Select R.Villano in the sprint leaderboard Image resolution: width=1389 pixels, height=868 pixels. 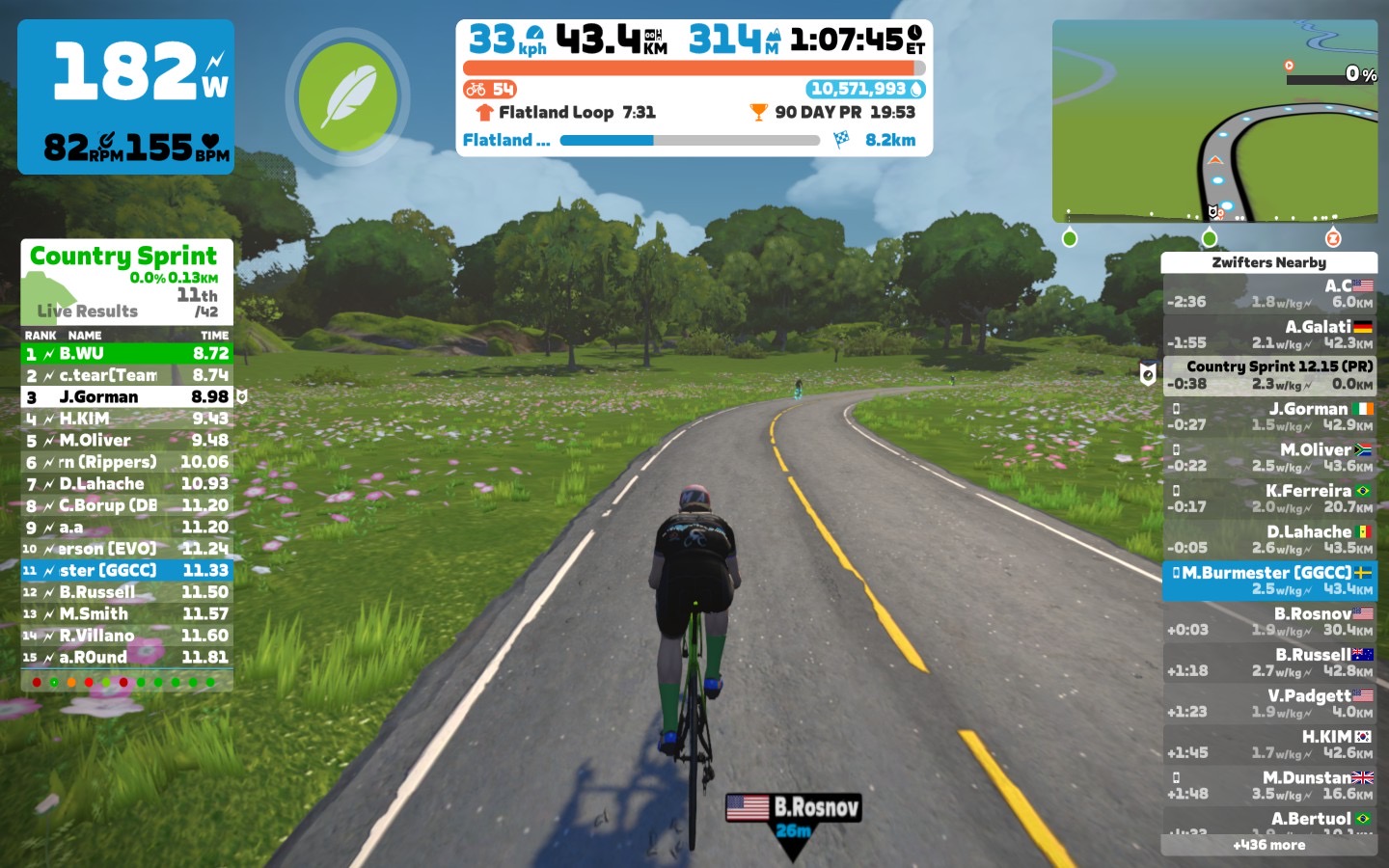pyautogui.click(x=126, y=636)
